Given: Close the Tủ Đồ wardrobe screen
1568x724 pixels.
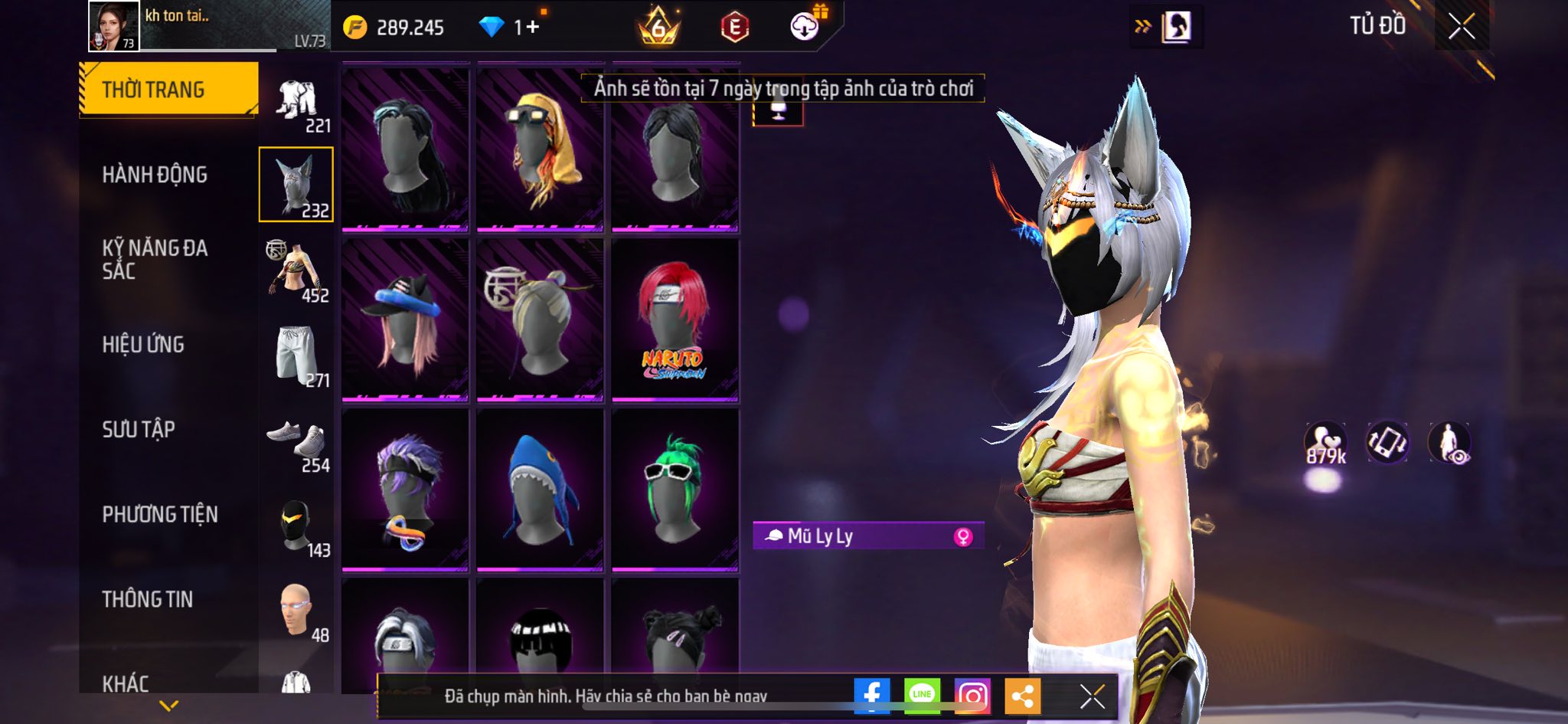Looking at the screenshot, I should [x=1462, y=27].
